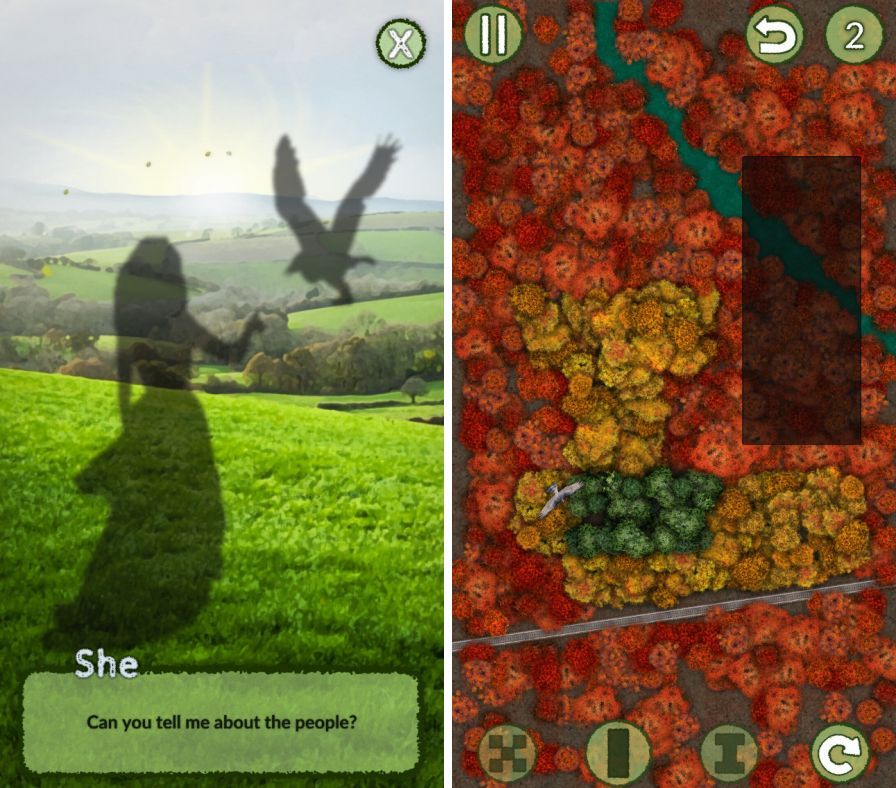Pick the I-shaped piece
The image size is (896, 788).
729,752
